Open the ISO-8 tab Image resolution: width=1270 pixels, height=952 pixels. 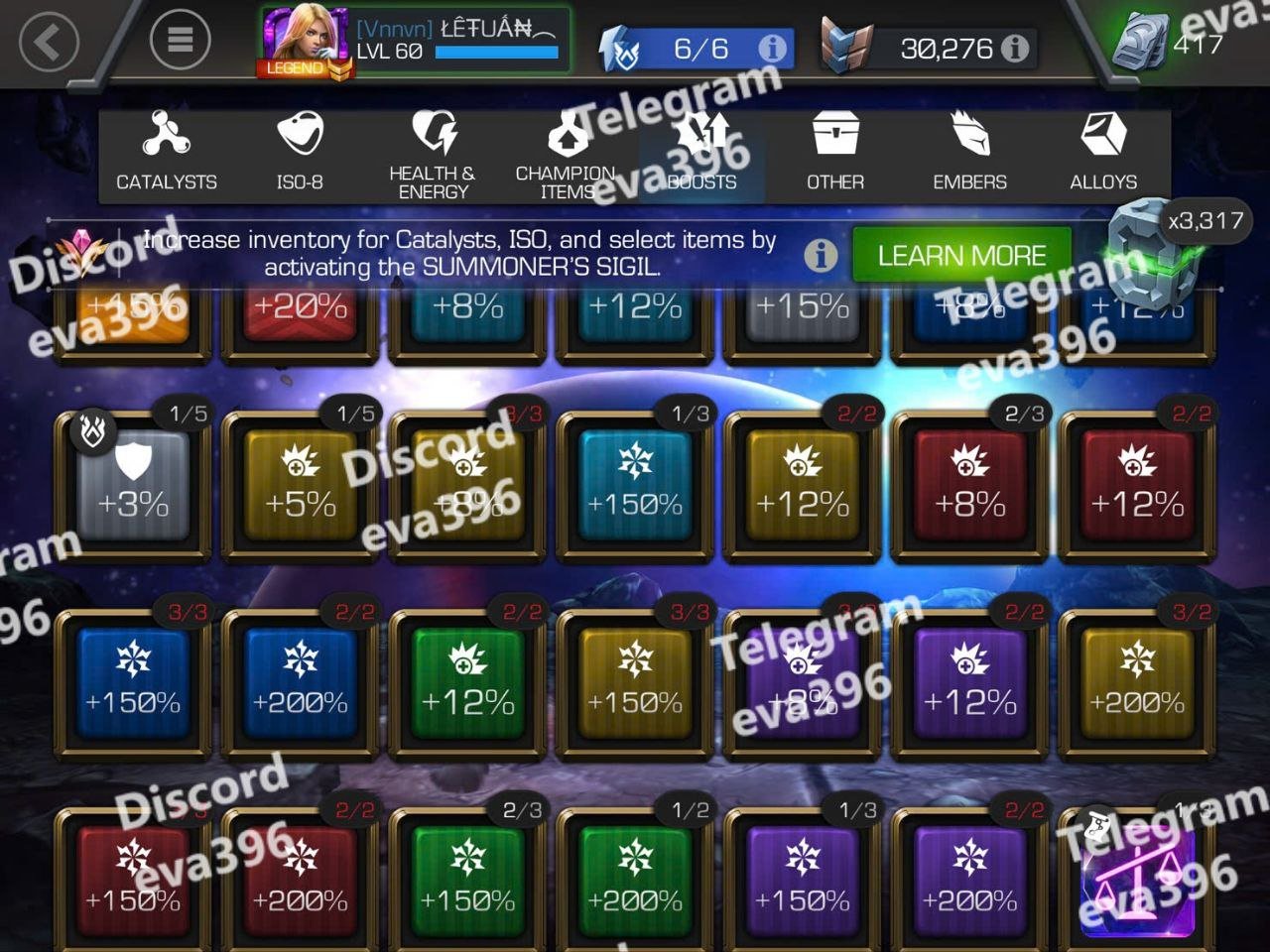pyautogui.click(x=300, y=154)
